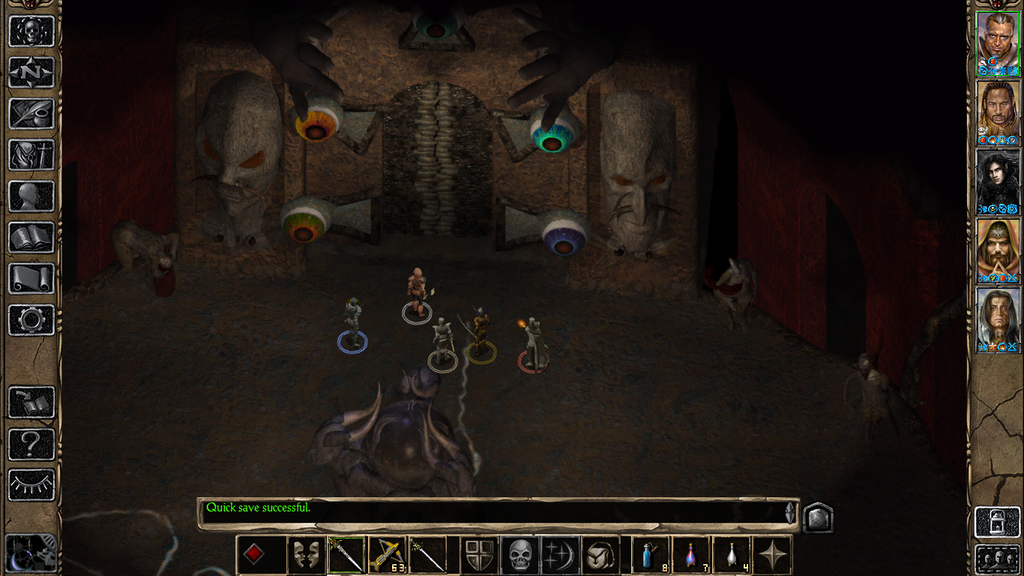Open game options with the gear icon
The image size is (1024, 576).
tap(30, 320)
